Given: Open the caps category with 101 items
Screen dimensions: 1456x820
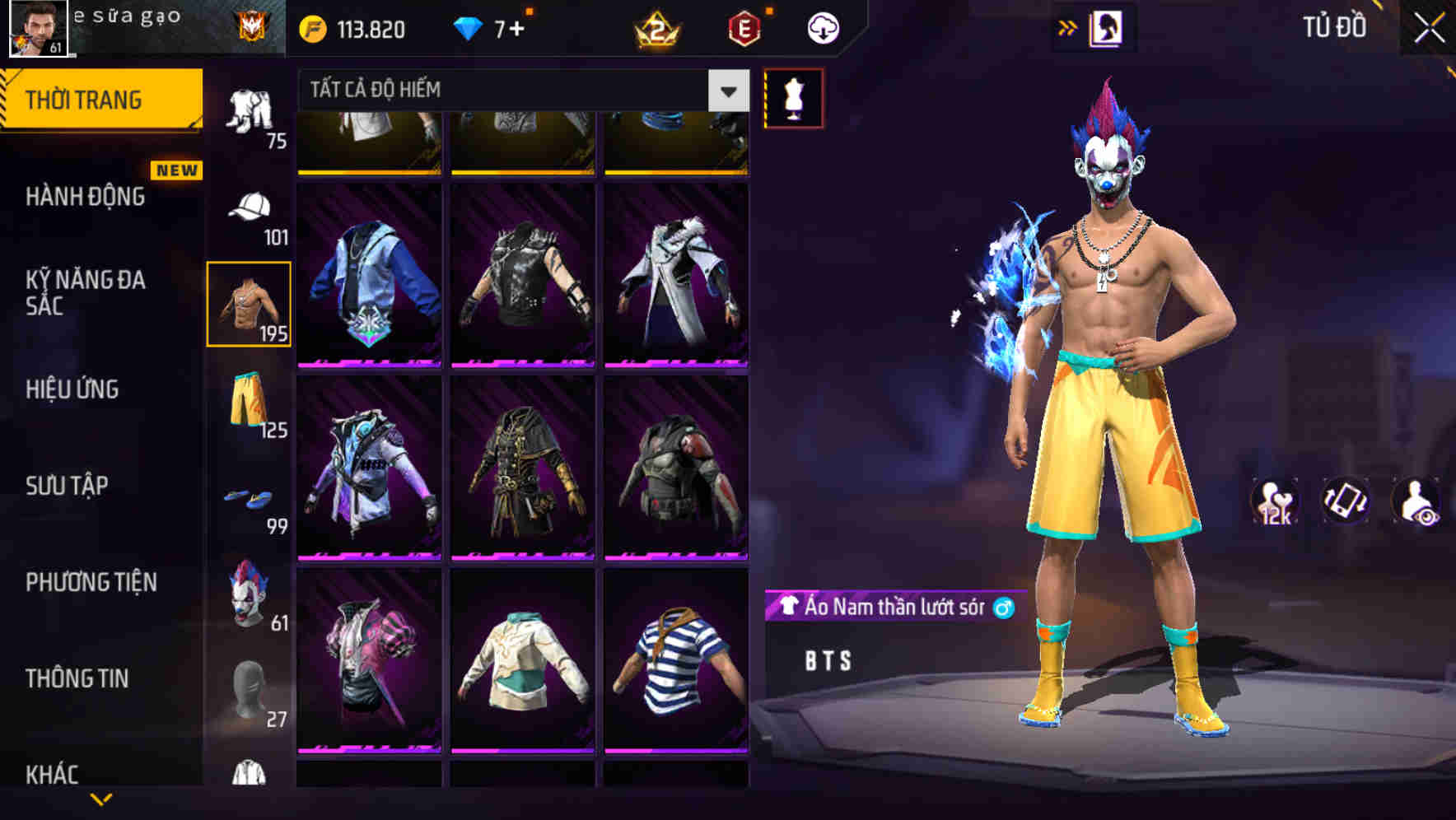Looking at the screenshot, I should pyautogui.click(x=249, y=206).
